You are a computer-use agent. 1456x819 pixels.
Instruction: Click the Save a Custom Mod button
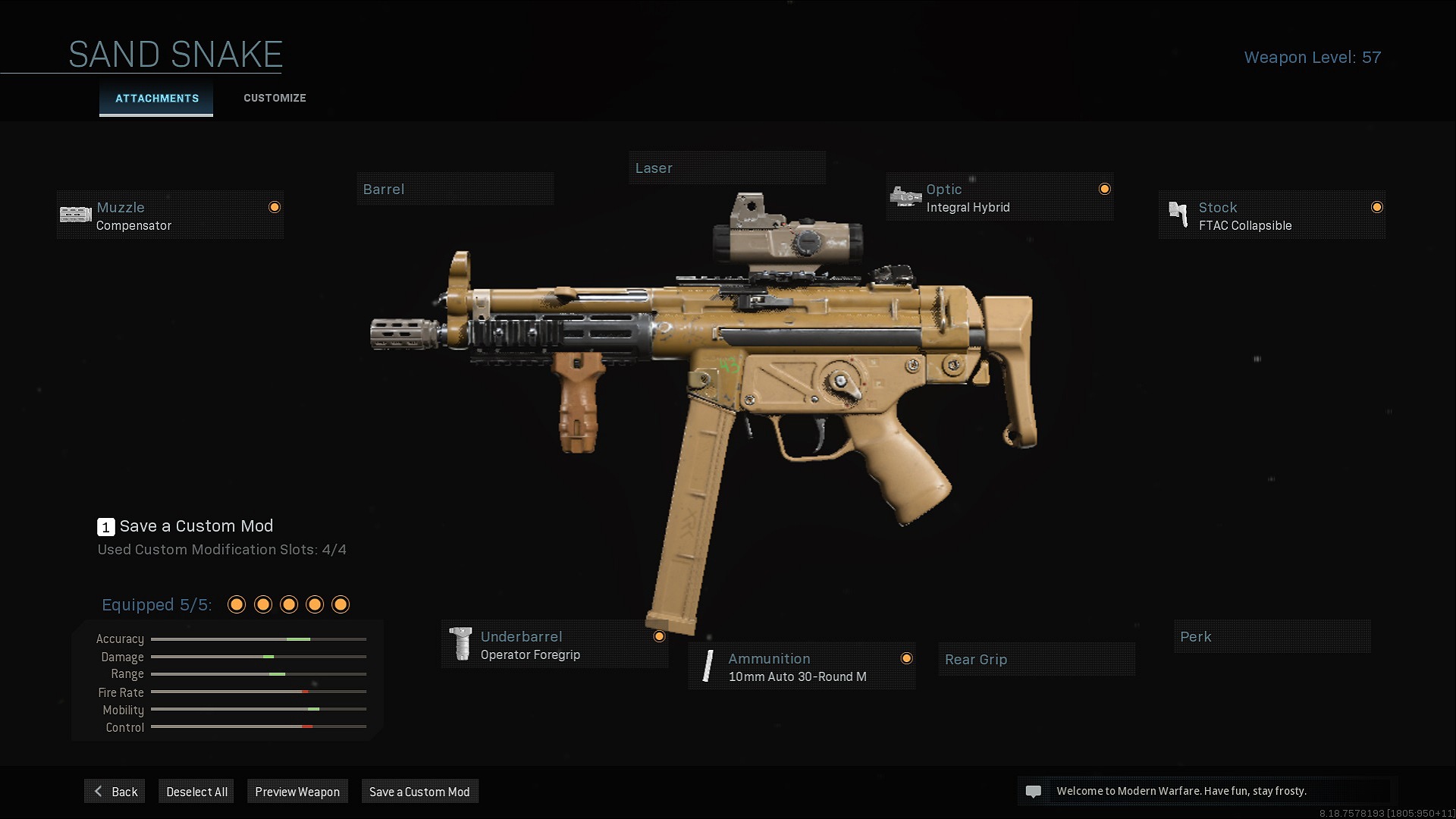419,792
